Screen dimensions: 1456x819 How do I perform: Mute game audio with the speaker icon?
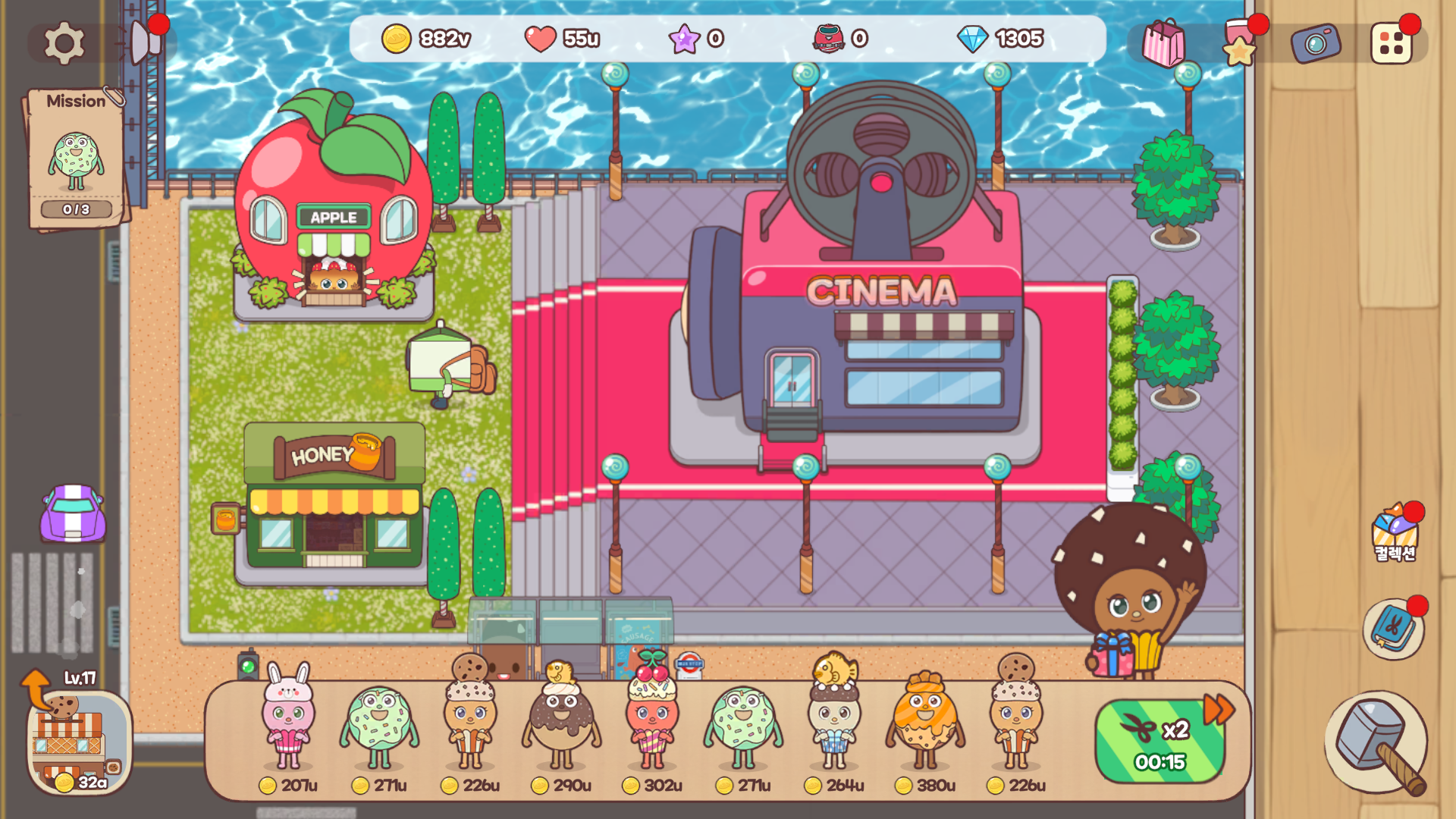click(140, 42)
